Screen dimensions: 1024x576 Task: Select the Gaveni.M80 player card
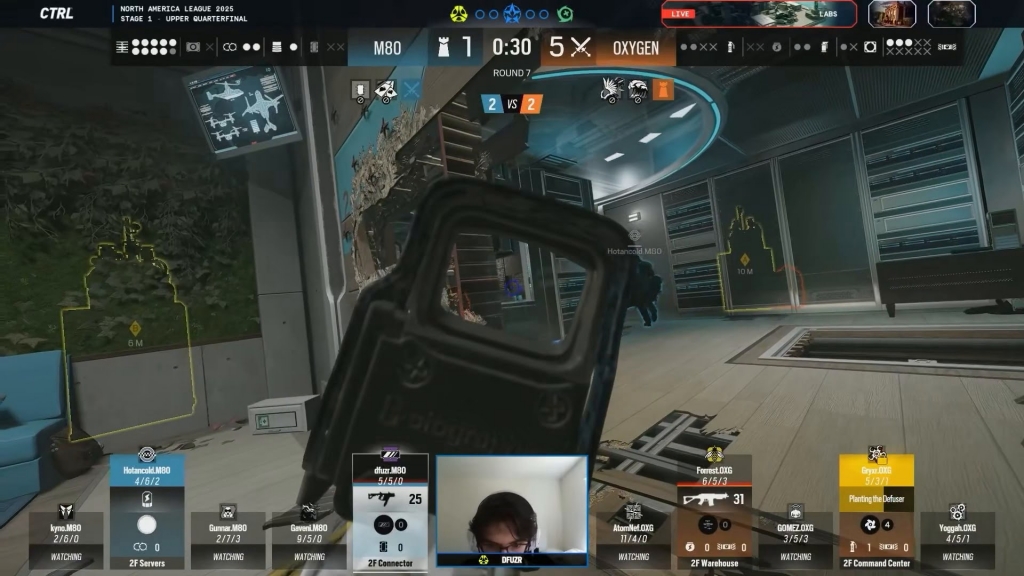pyautogui.click(x=309, y=538)
